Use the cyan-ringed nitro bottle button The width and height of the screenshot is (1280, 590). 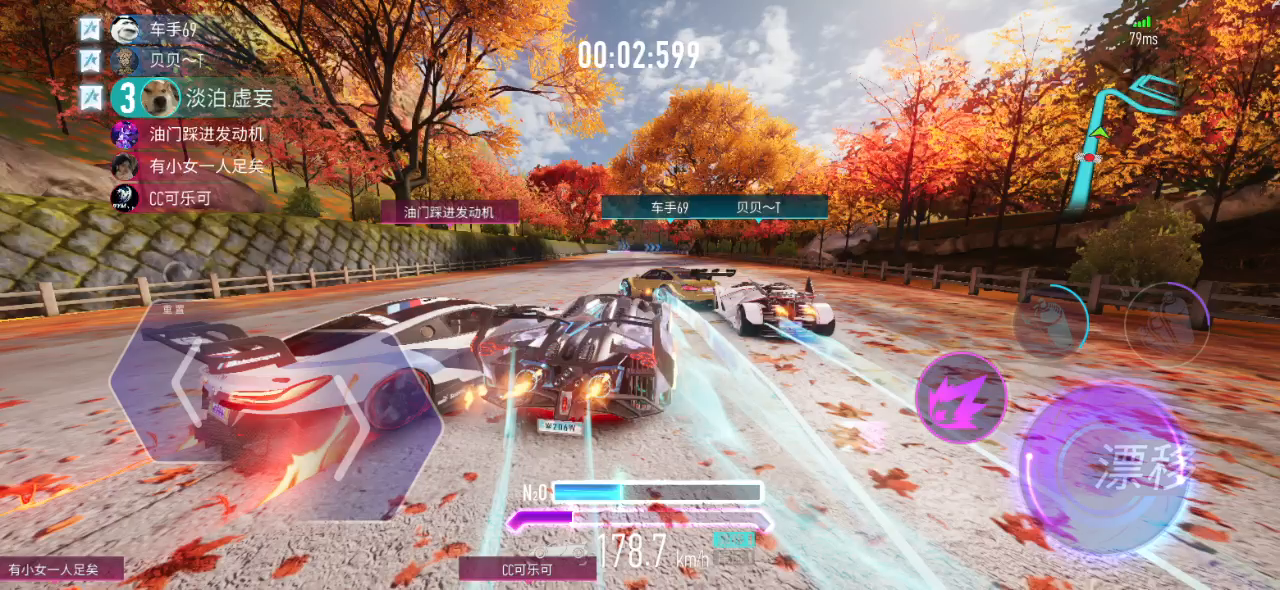click(1050, 322)
